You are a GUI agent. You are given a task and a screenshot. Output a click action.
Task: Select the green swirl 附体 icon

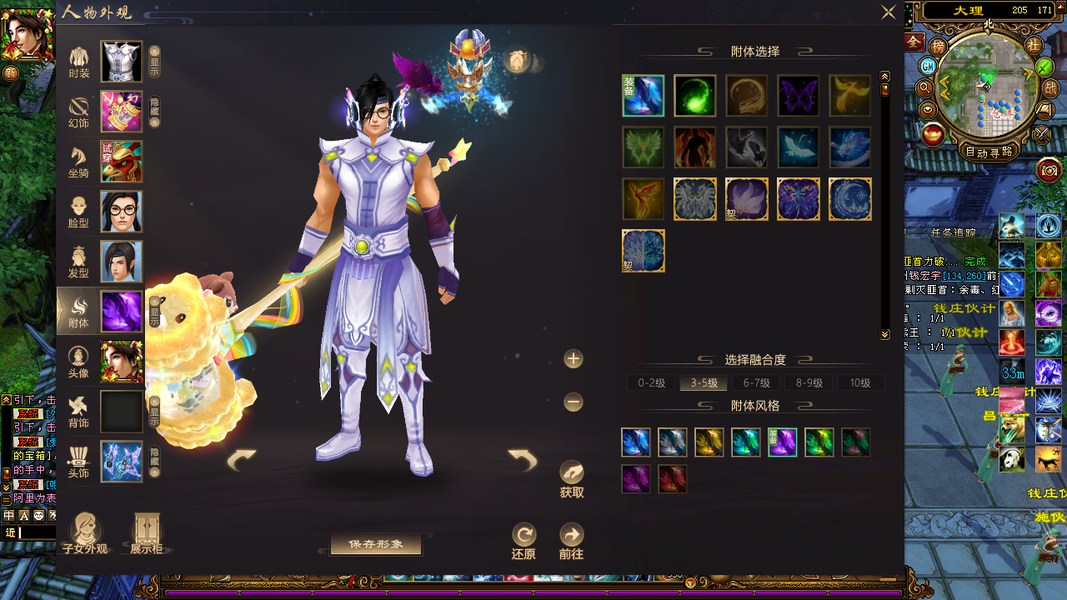[x=694, y=96]
